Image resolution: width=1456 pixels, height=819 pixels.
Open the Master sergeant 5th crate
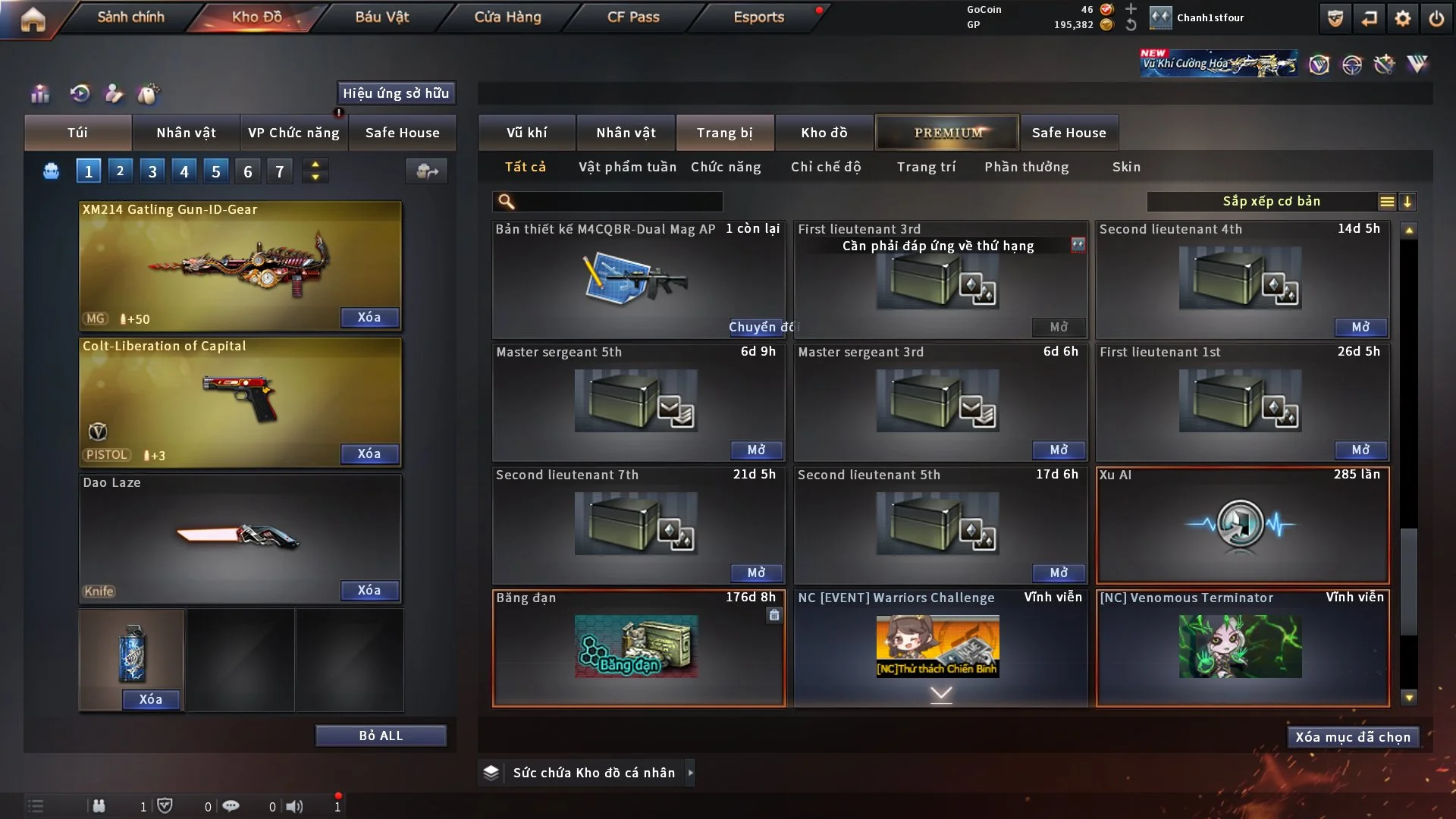[756, 450]
